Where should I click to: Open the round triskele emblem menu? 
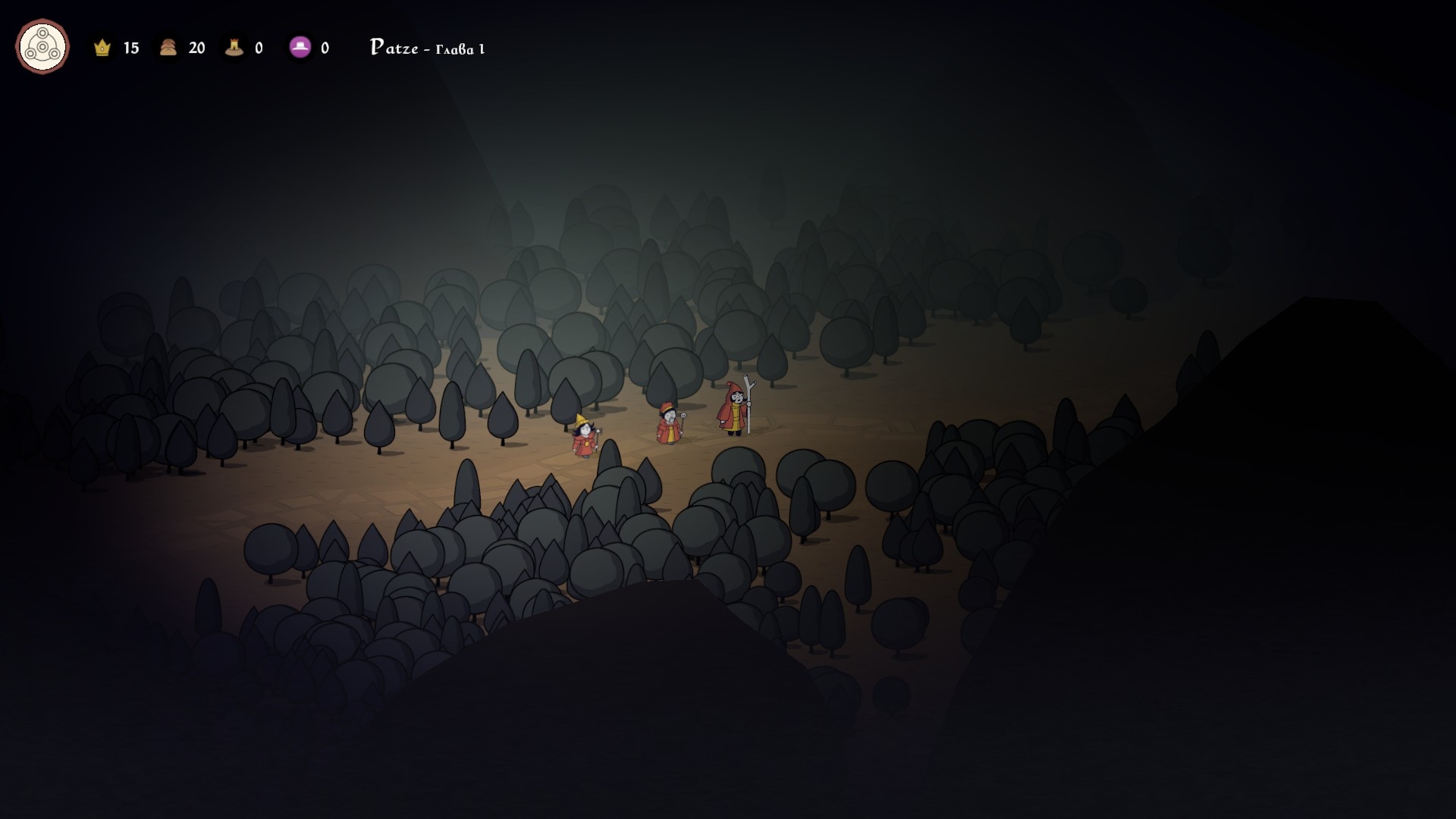42,47
